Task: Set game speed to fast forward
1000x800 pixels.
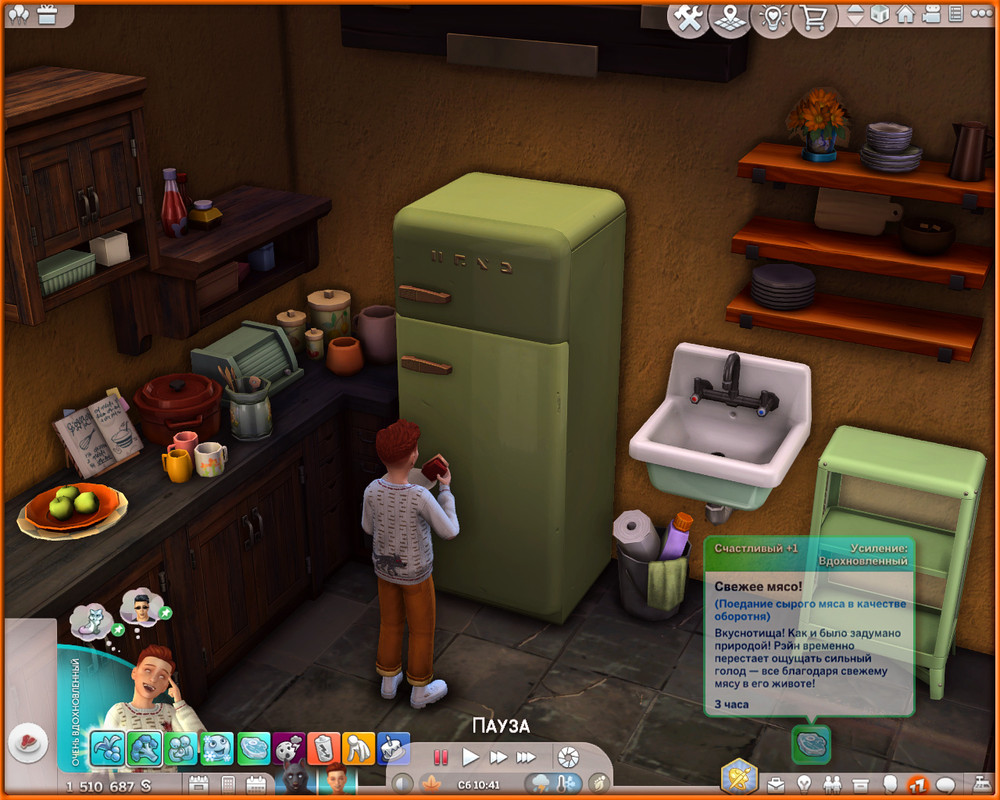Action: tap(498, 757)
